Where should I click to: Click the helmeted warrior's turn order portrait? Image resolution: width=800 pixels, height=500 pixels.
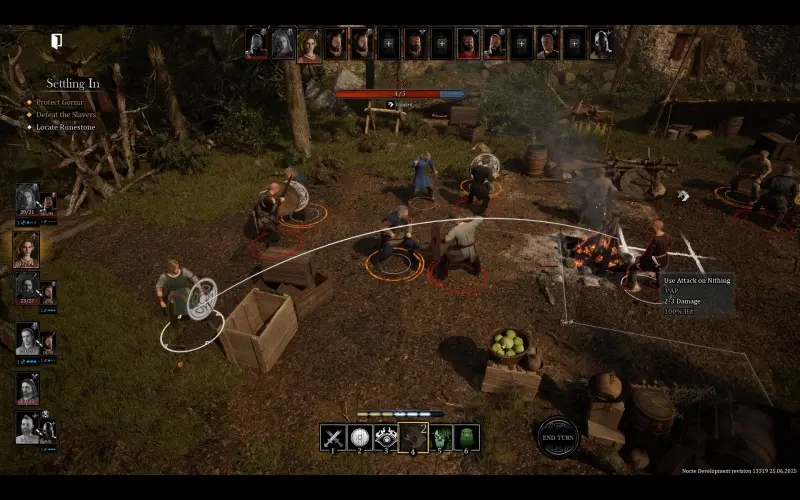point(600,44)
